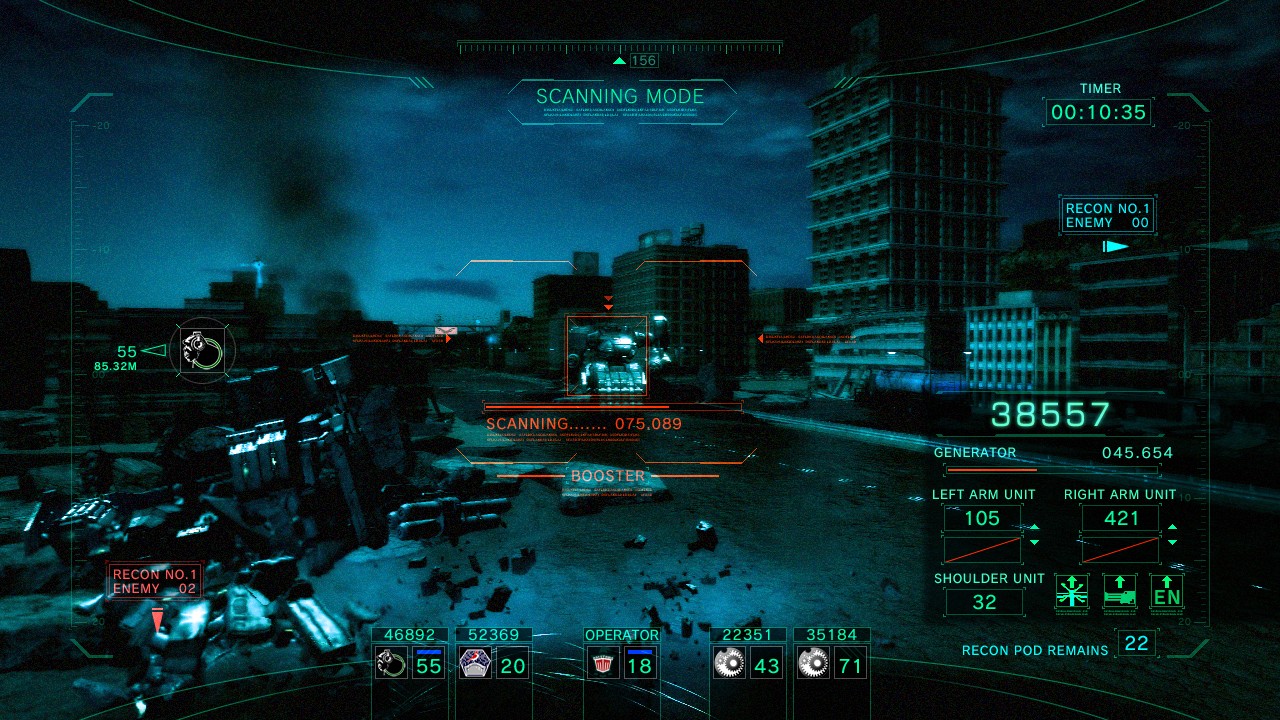1280x720 pixels.
Task: Select the gear emblem of teammate 22351
Action: point(729,663)
